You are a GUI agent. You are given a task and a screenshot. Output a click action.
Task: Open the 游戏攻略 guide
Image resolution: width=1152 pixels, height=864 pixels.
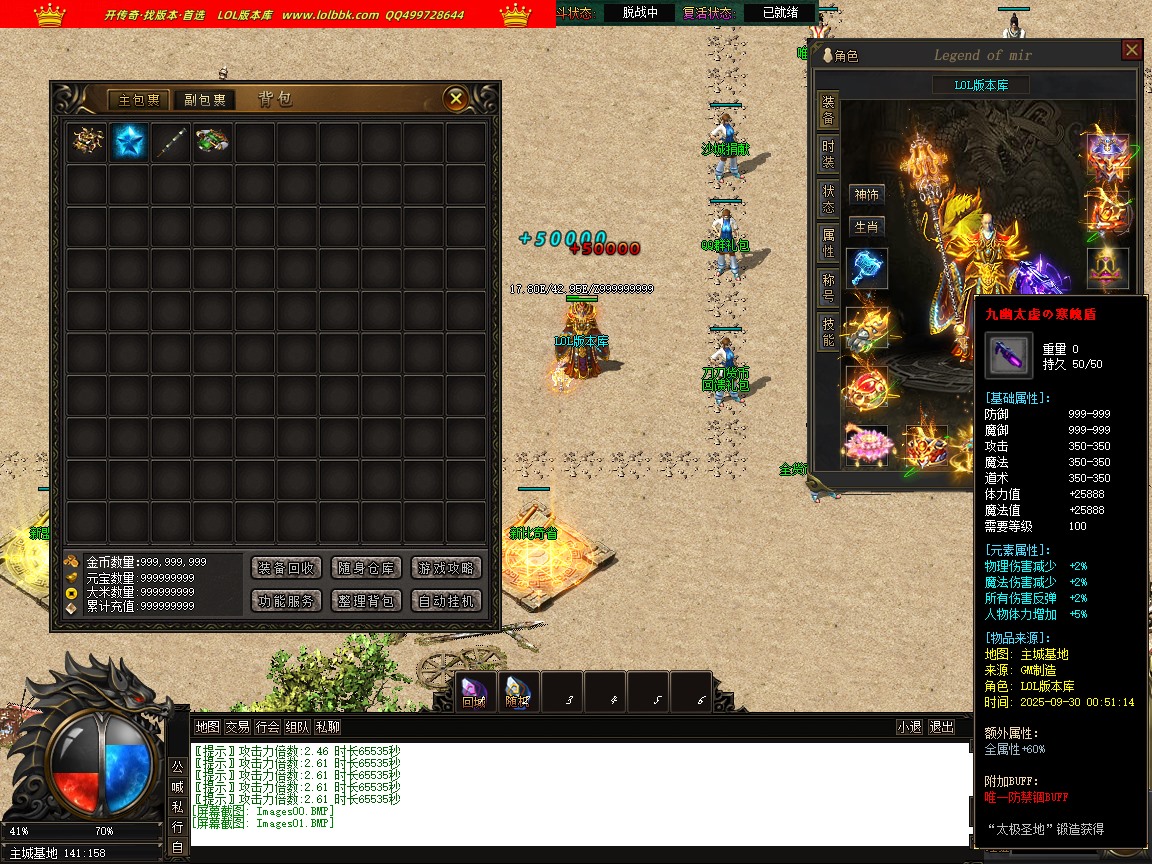point(446,568)
